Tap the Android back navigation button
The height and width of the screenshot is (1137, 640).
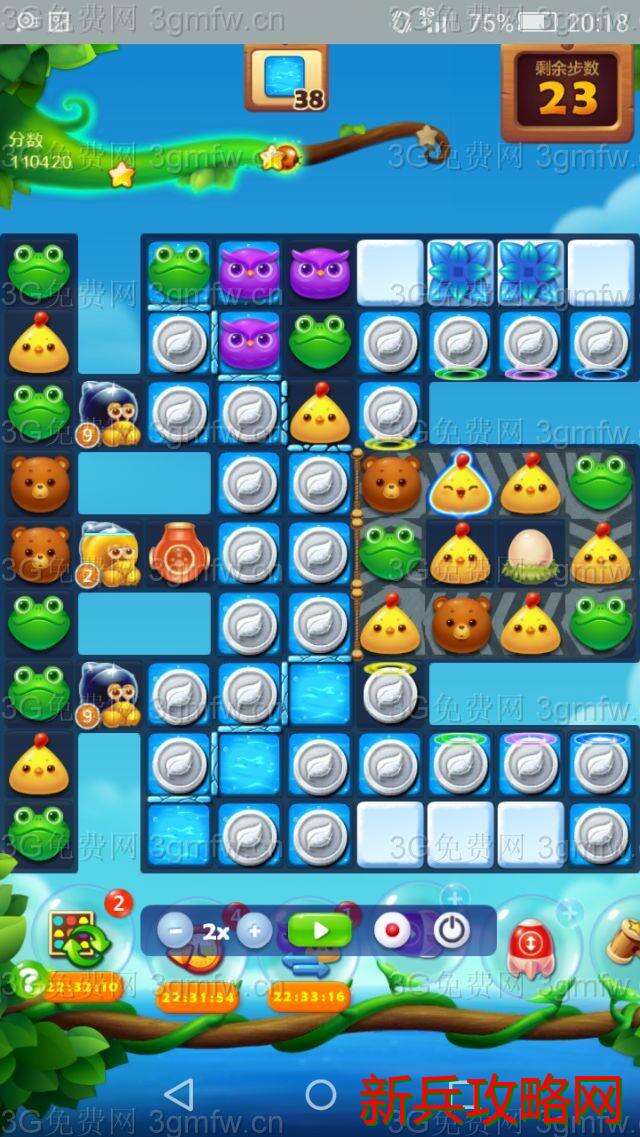pos(179,1094)
